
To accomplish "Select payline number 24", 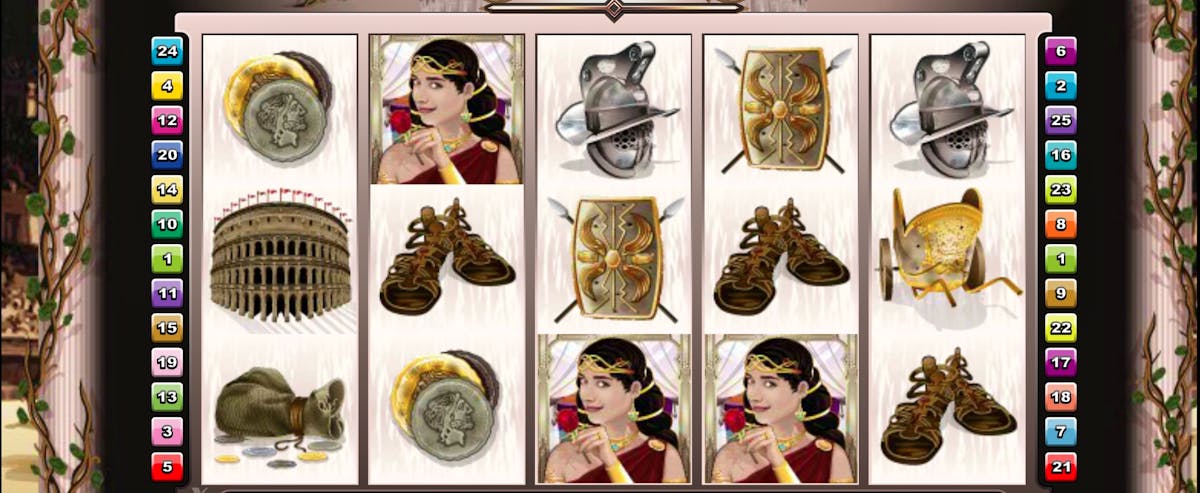I will (x=166, y=50).
